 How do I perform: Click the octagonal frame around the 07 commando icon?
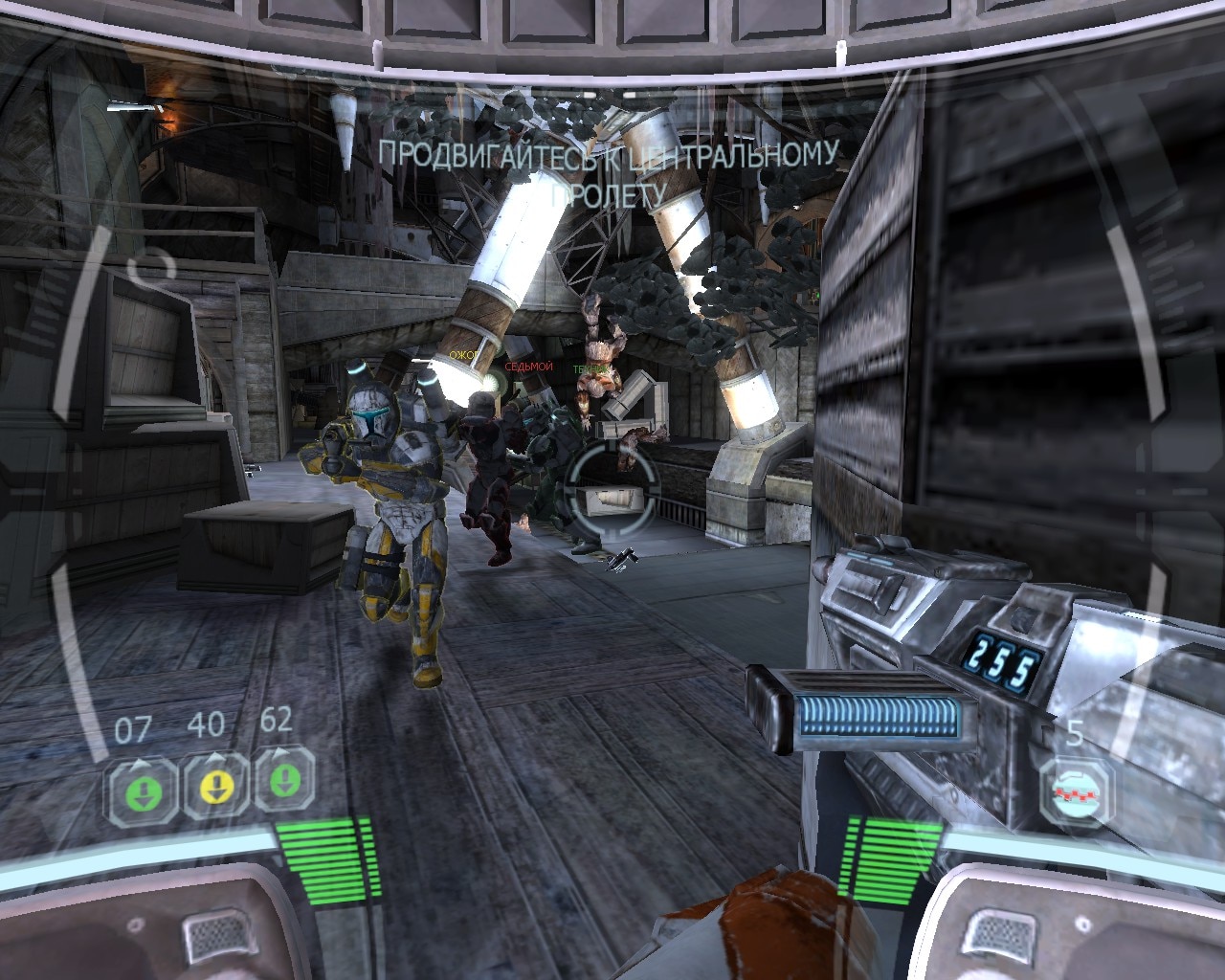142,789
